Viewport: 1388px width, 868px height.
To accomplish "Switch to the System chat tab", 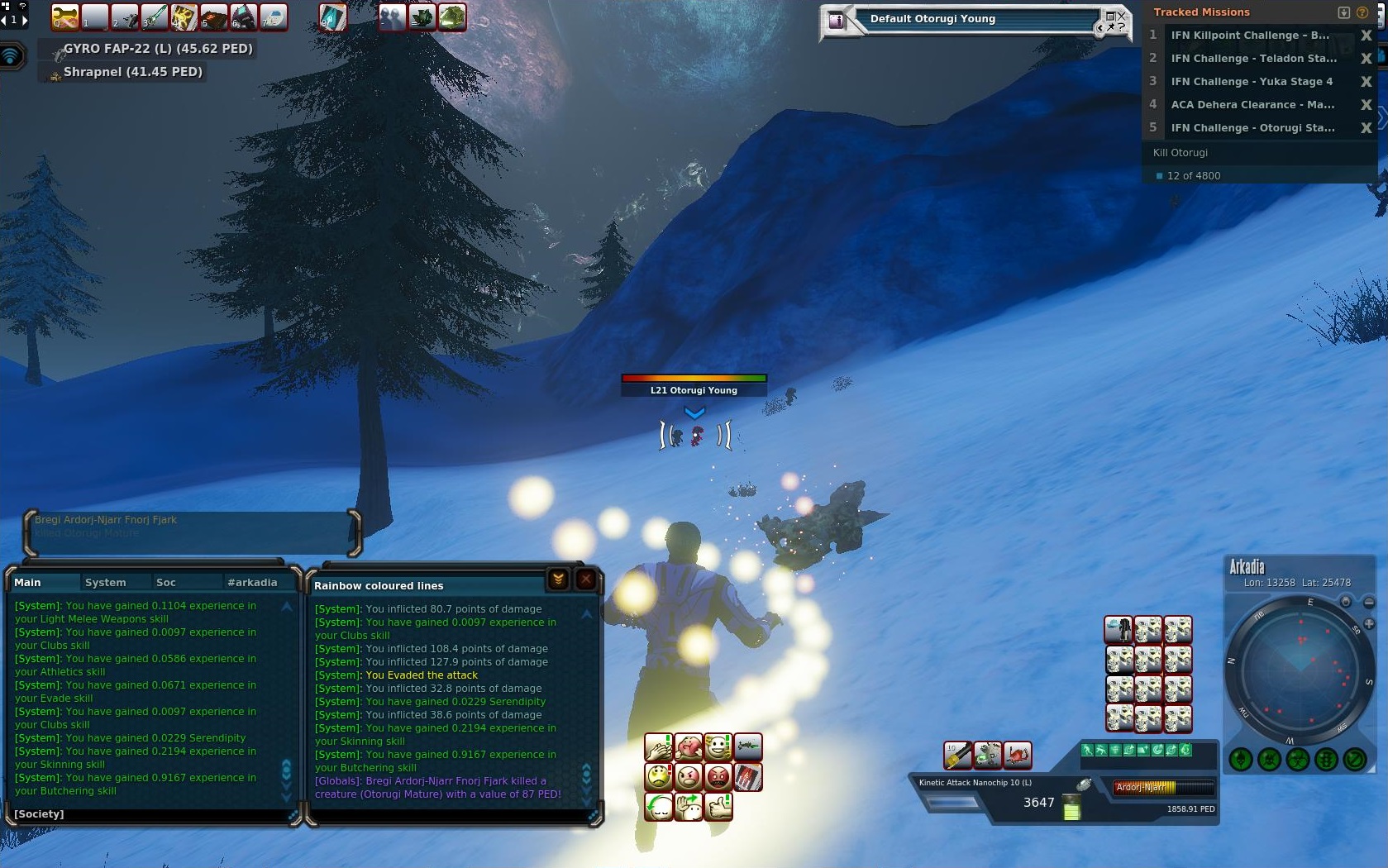I will (105, 583).
